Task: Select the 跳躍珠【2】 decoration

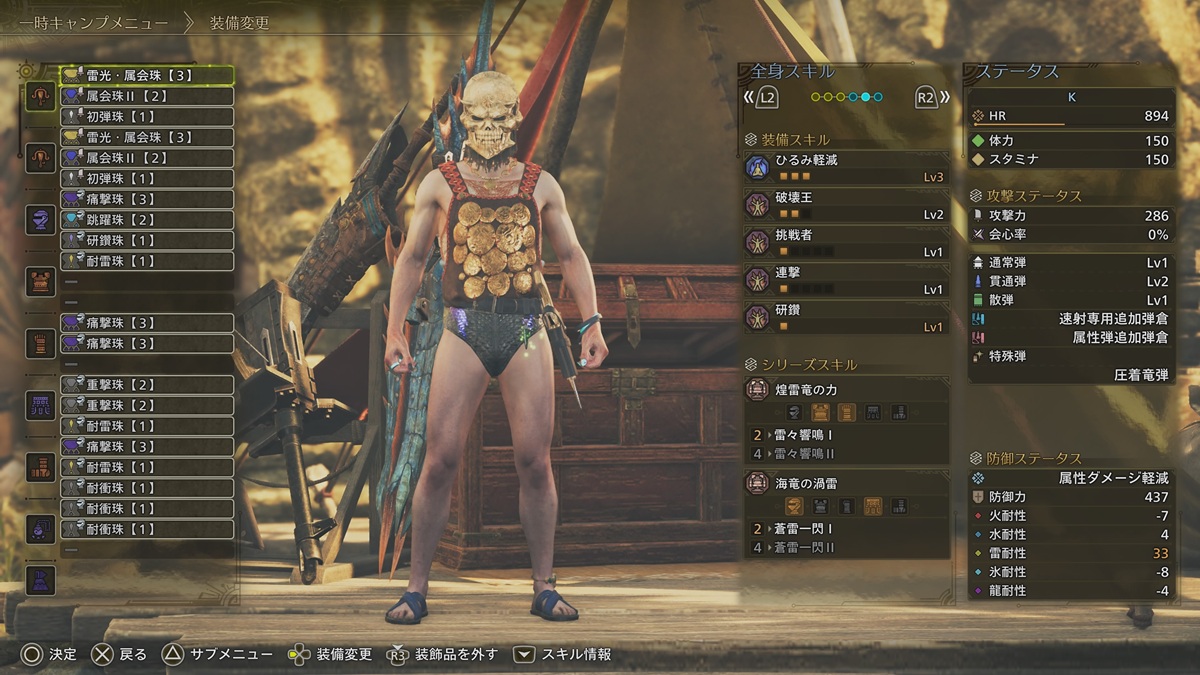Action: click(147, 220)
